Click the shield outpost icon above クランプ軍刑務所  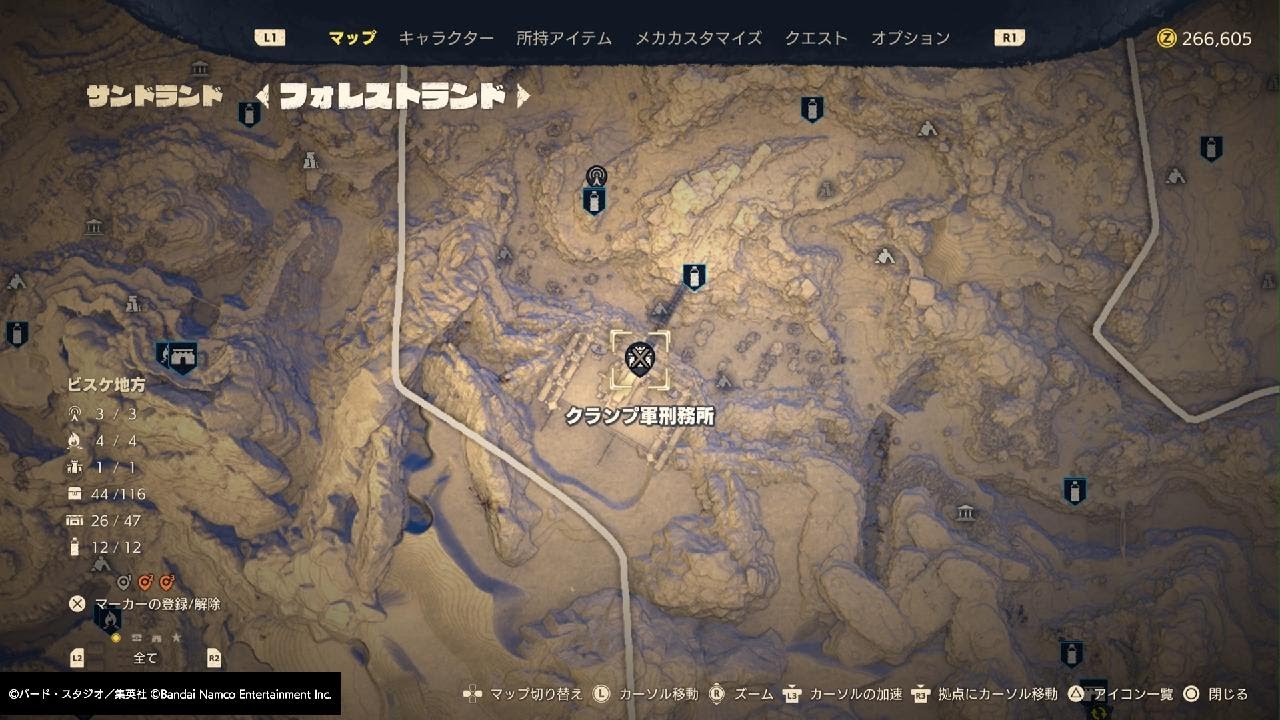[693, 277]
